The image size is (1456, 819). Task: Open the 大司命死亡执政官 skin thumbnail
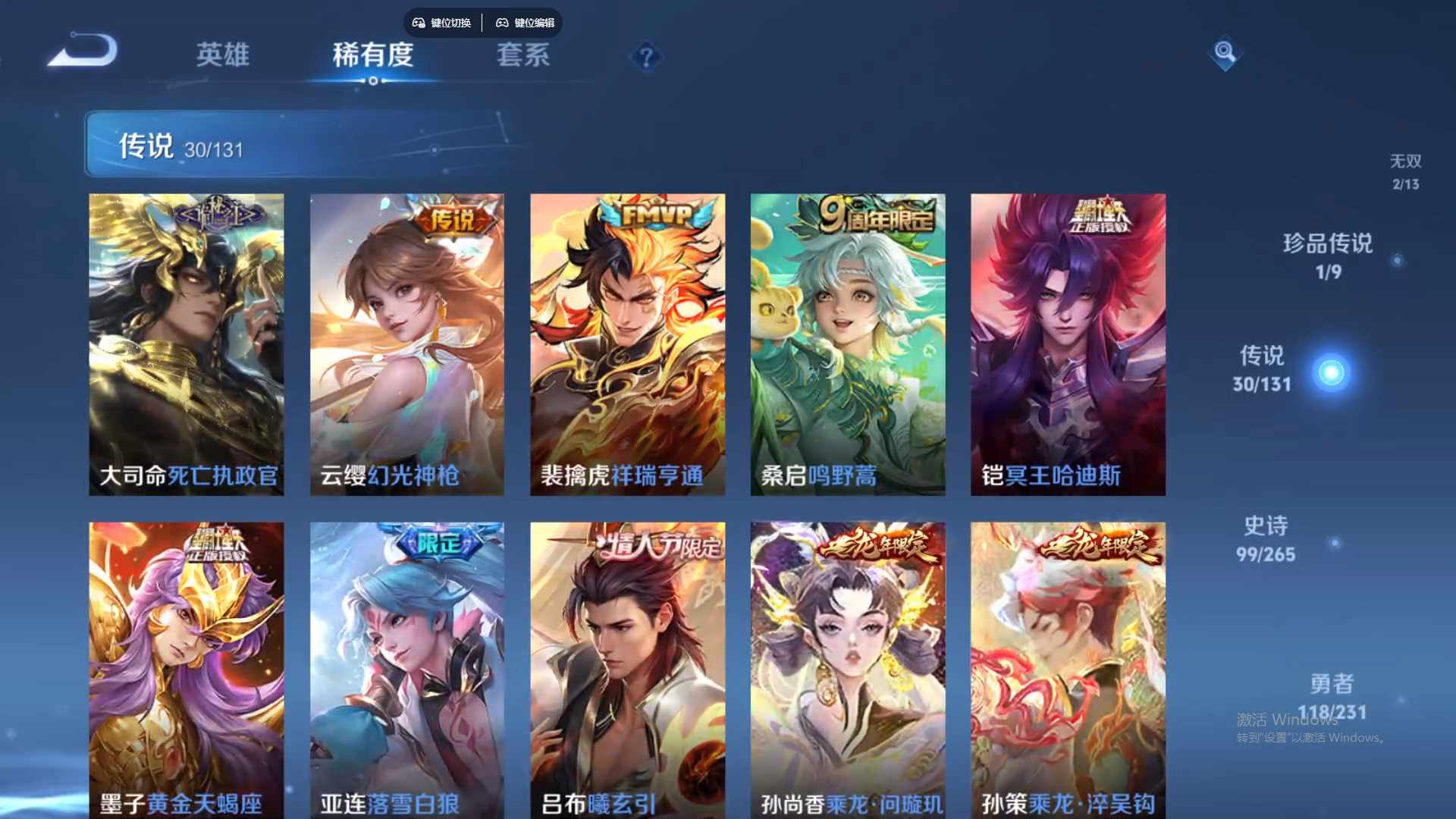[186, 343]
